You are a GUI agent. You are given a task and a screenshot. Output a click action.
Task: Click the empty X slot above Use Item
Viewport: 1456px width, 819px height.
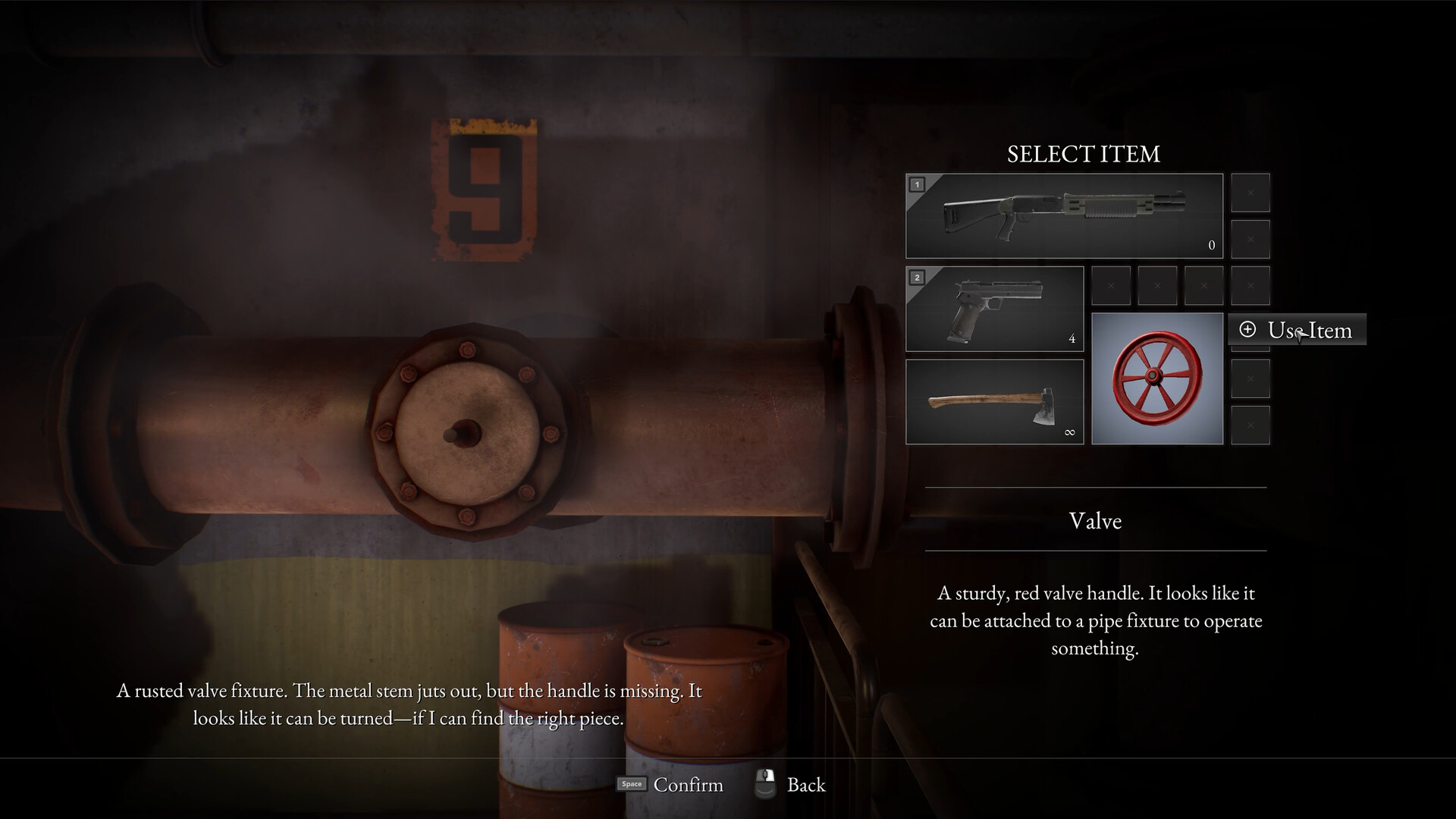click(x=1250, y=286)
